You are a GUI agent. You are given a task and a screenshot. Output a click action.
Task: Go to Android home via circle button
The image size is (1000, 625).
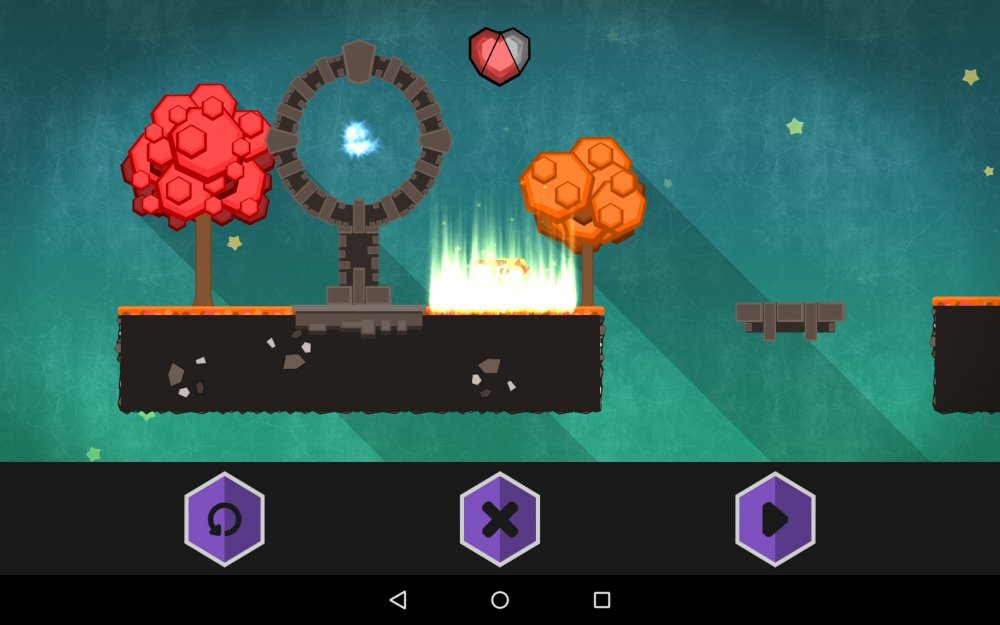point(500,600)
